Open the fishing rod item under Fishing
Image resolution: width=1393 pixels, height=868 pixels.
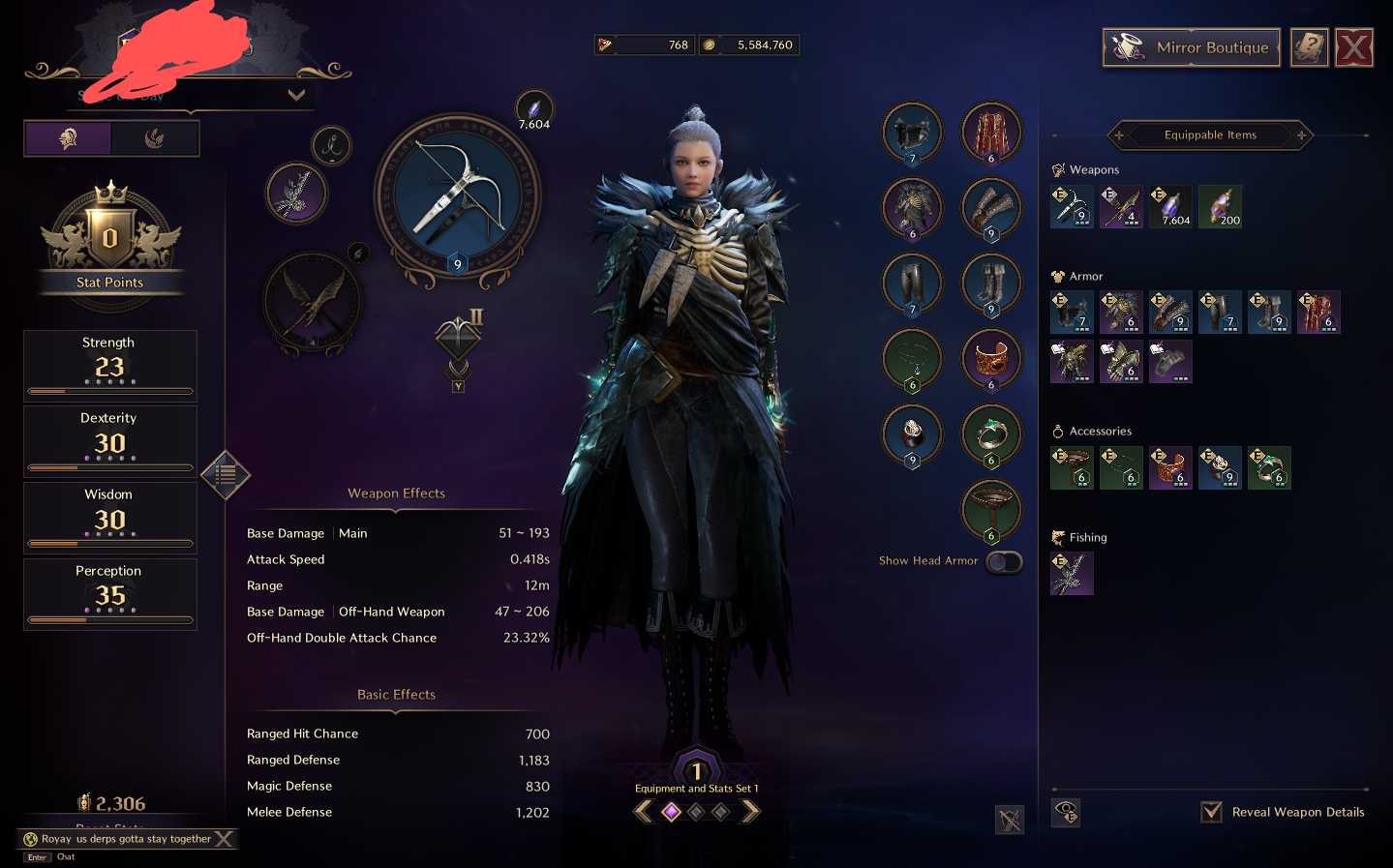(x=1072, y=573)
